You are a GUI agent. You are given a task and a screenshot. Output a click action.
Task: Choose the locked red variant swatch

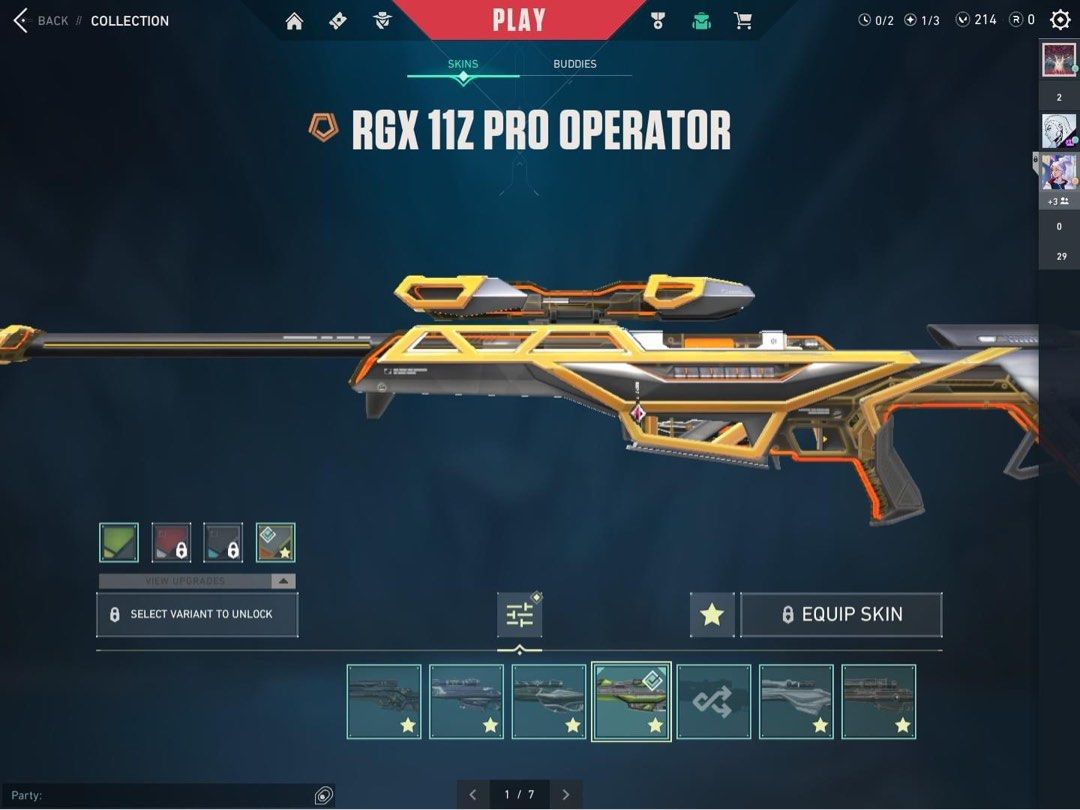point(171,542)
